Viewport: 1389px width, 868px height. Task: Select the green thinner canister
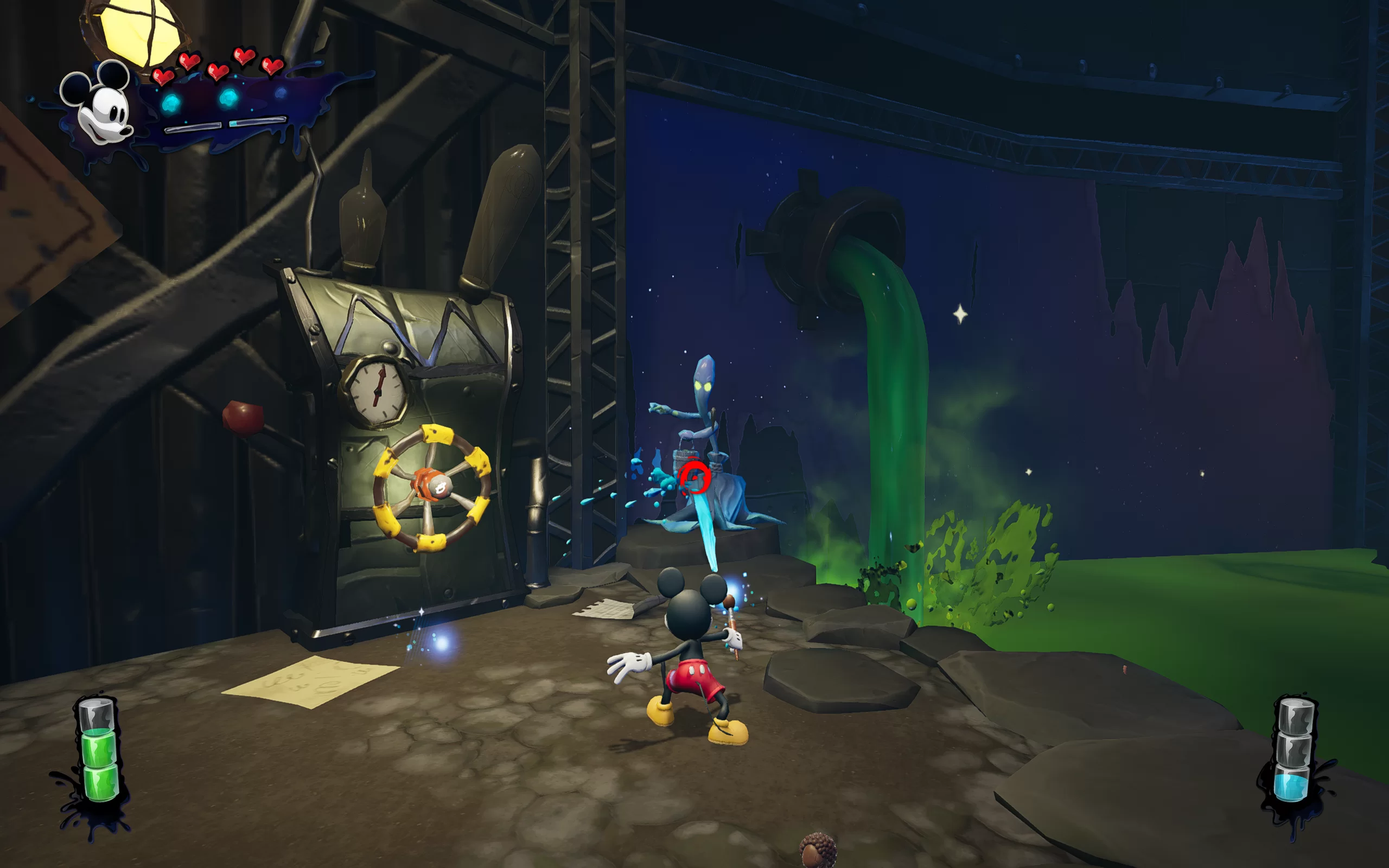pyautogui.click(x=99, y=751)
